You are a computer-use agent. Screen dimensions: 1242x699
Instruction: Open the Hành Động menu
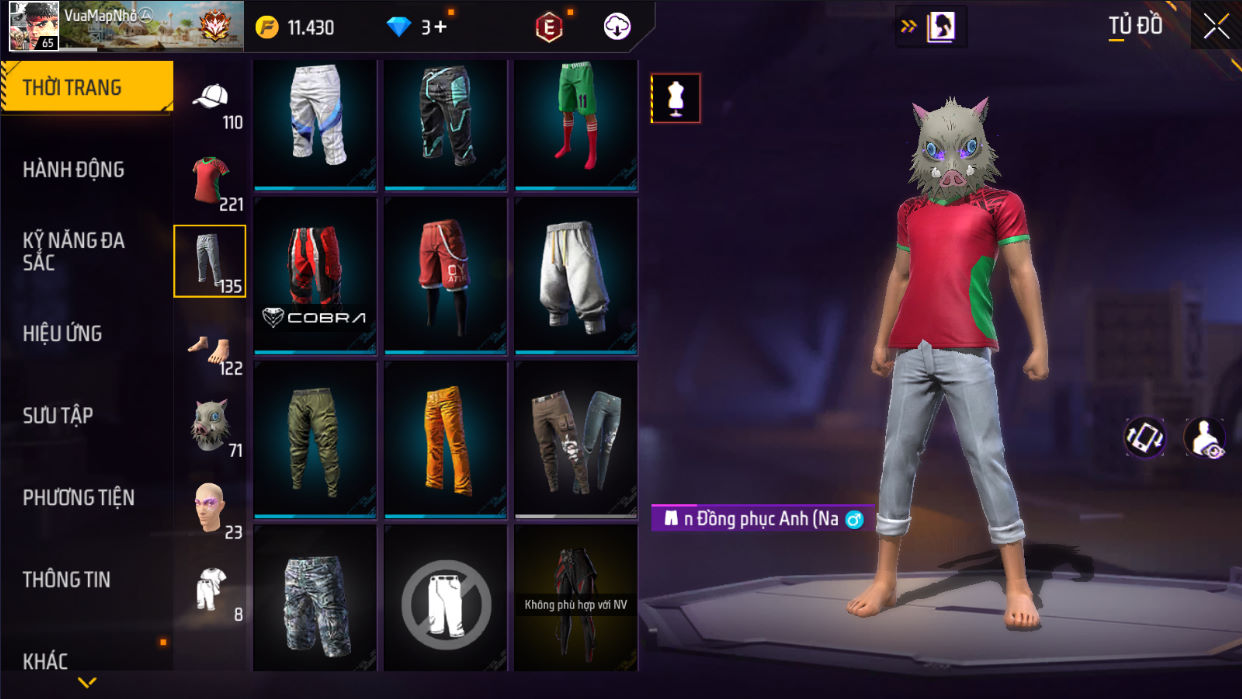(x=74, y=170)
